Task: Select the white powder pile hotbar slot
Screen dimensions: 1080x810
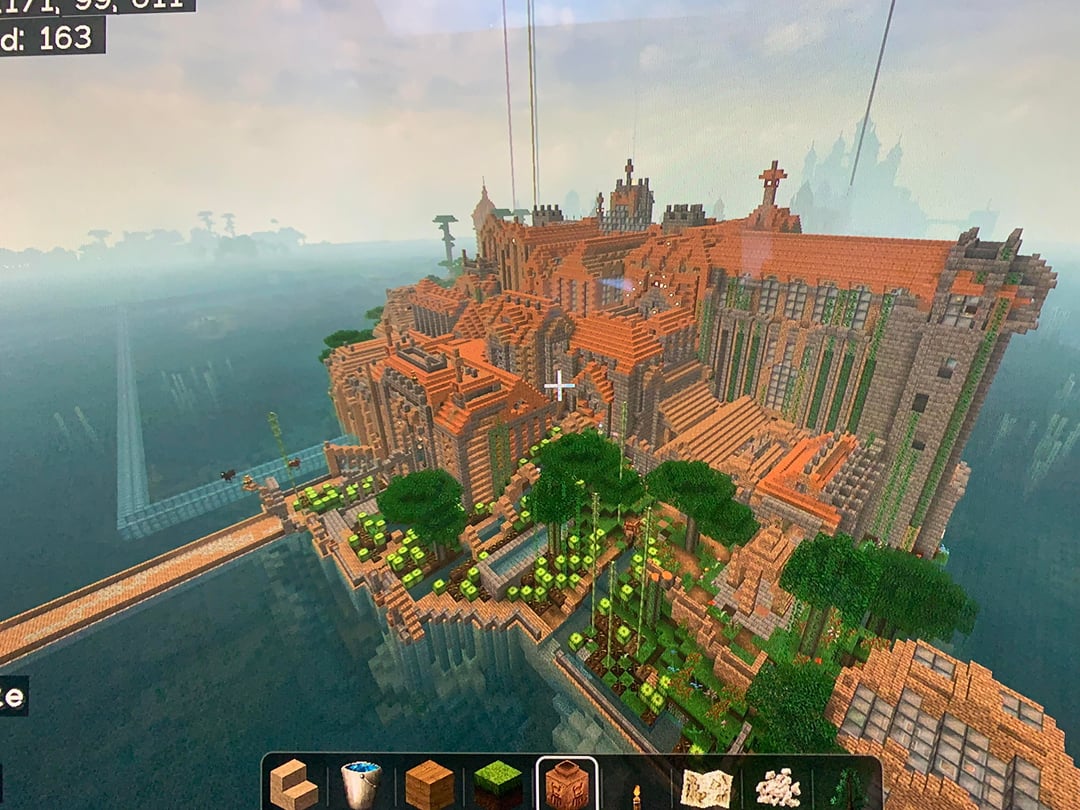Action: [777, 787]
